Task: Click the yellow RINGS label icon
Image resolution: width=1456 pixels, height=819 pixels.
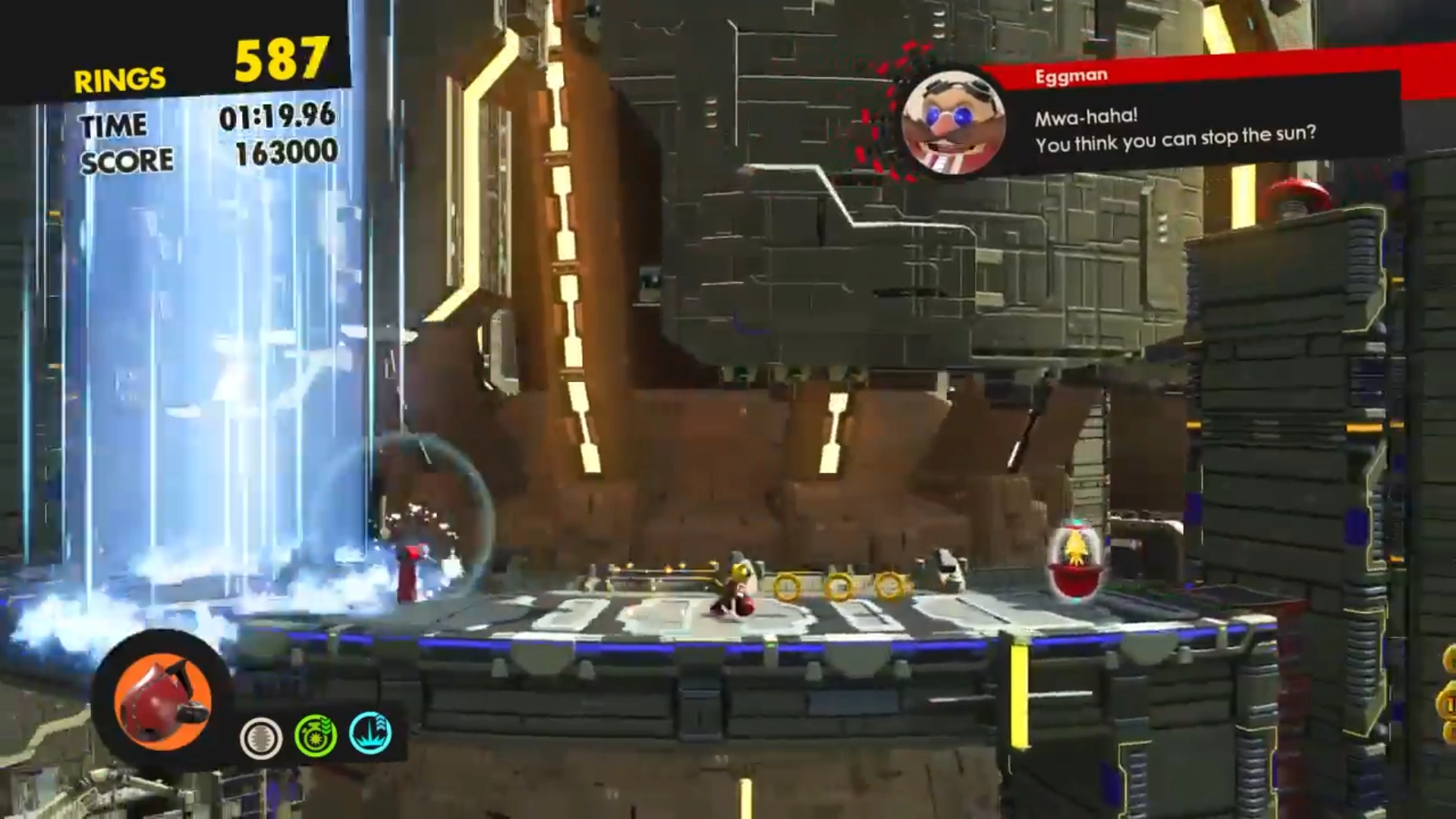Action: [x=119, y=76]
